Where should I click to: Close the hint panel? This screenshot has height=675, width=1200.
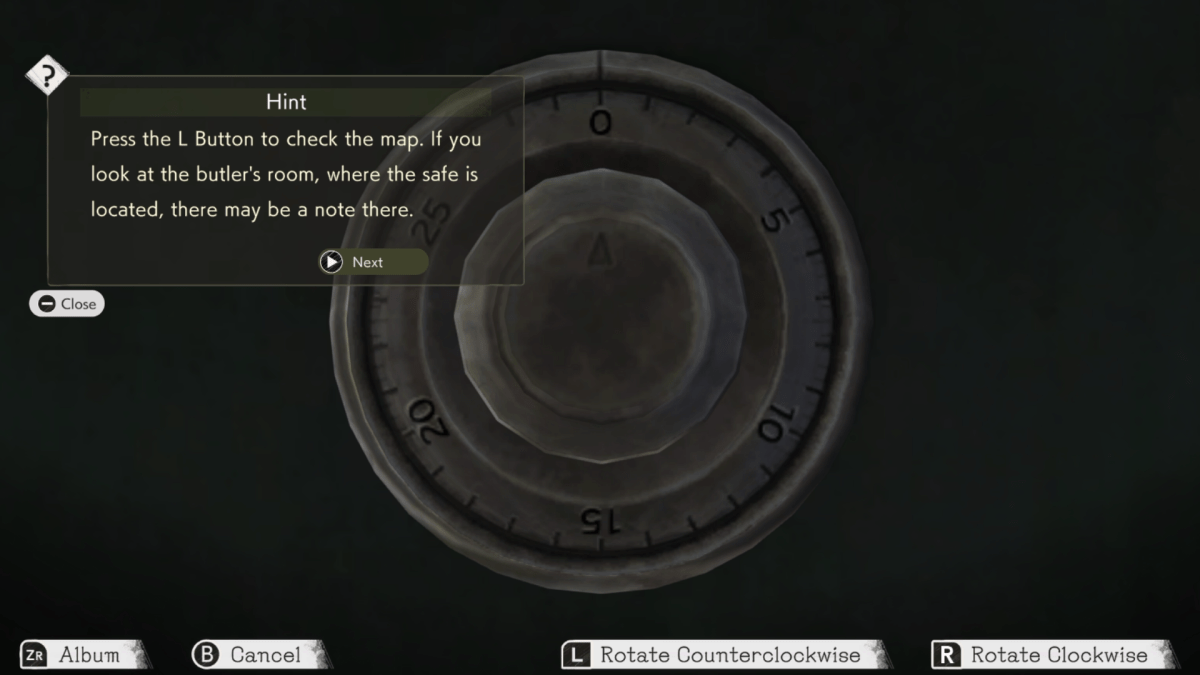66,304
